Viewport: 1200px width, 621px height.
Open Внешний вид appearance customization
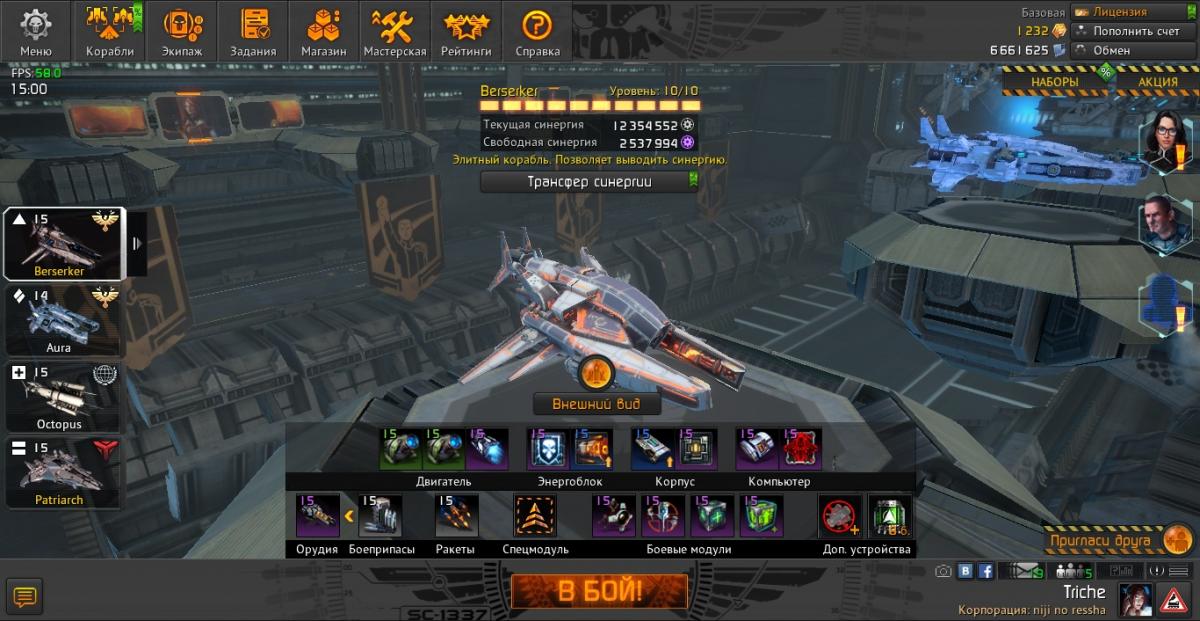point(596,404)
